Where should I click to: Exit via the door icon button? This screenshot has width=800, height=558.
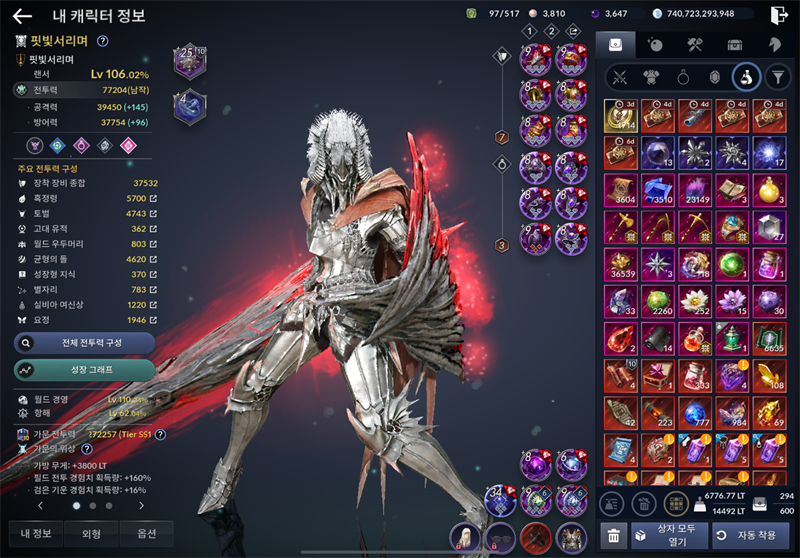(x=780, y=15)
